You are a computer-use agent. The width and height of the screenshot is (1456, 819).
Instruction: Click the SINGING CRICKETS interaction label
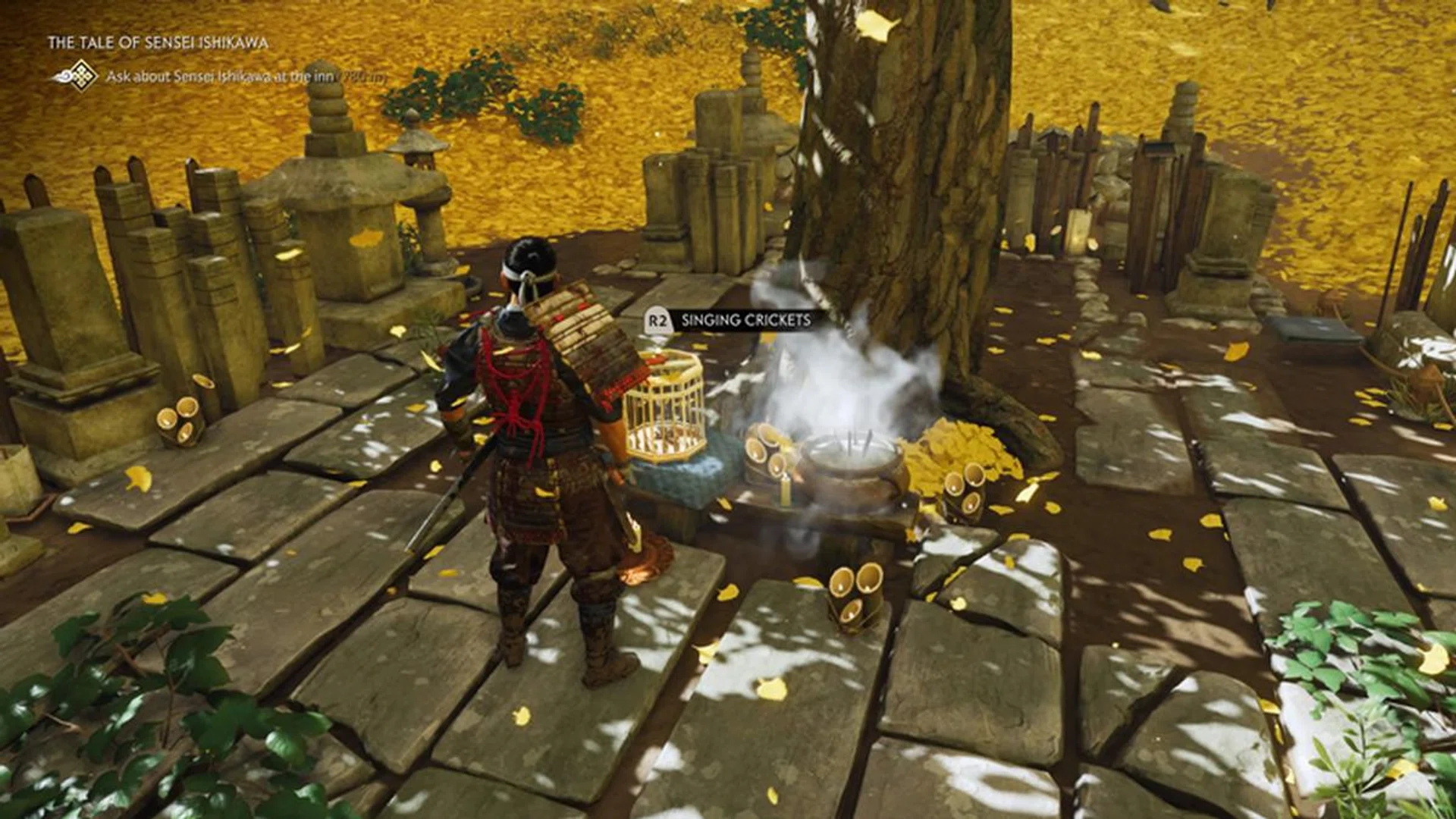pos(745,321)
